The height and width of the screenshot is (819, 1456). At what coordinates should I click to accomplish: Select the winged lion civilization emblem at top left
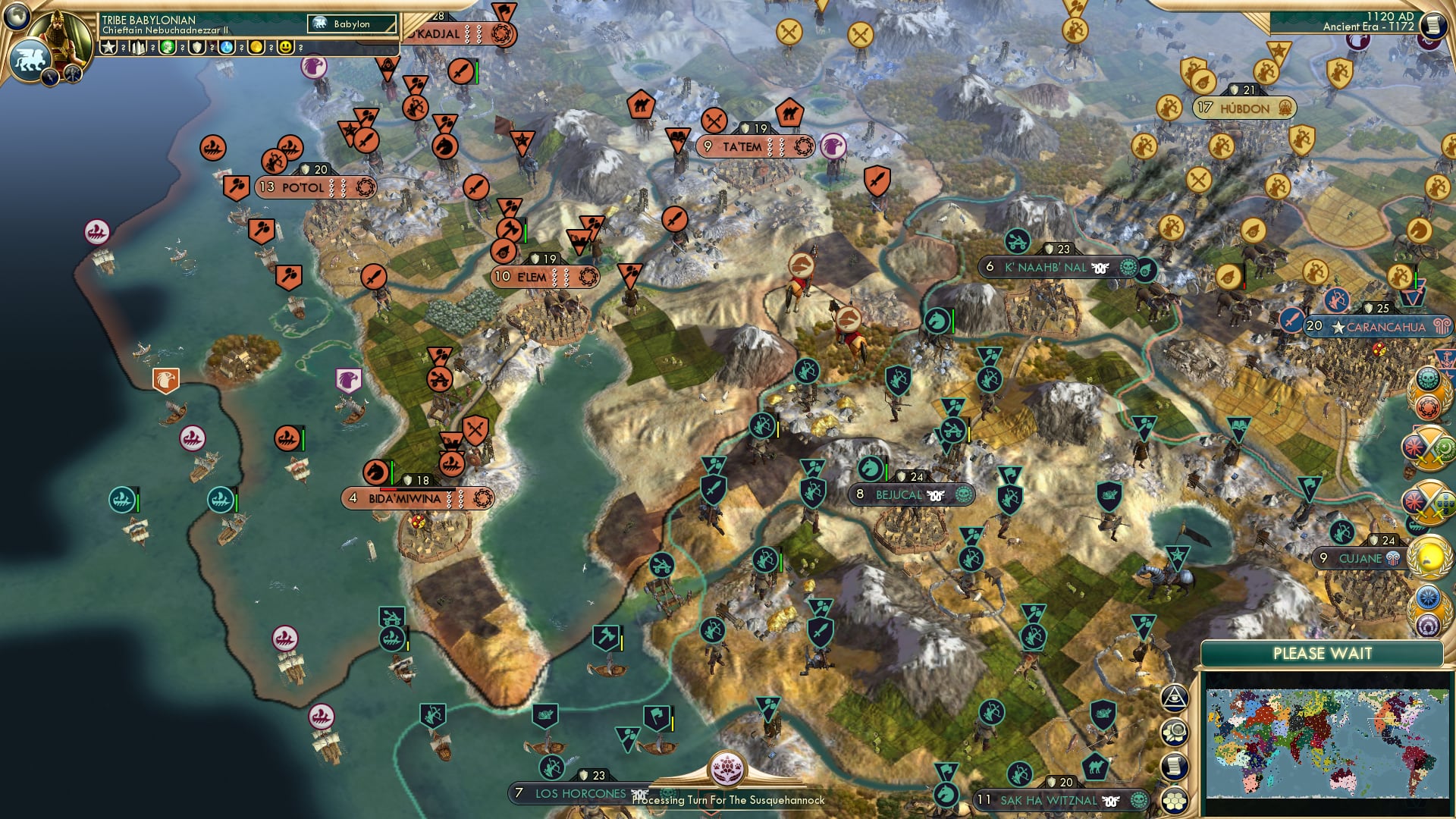tap(29, 57)
